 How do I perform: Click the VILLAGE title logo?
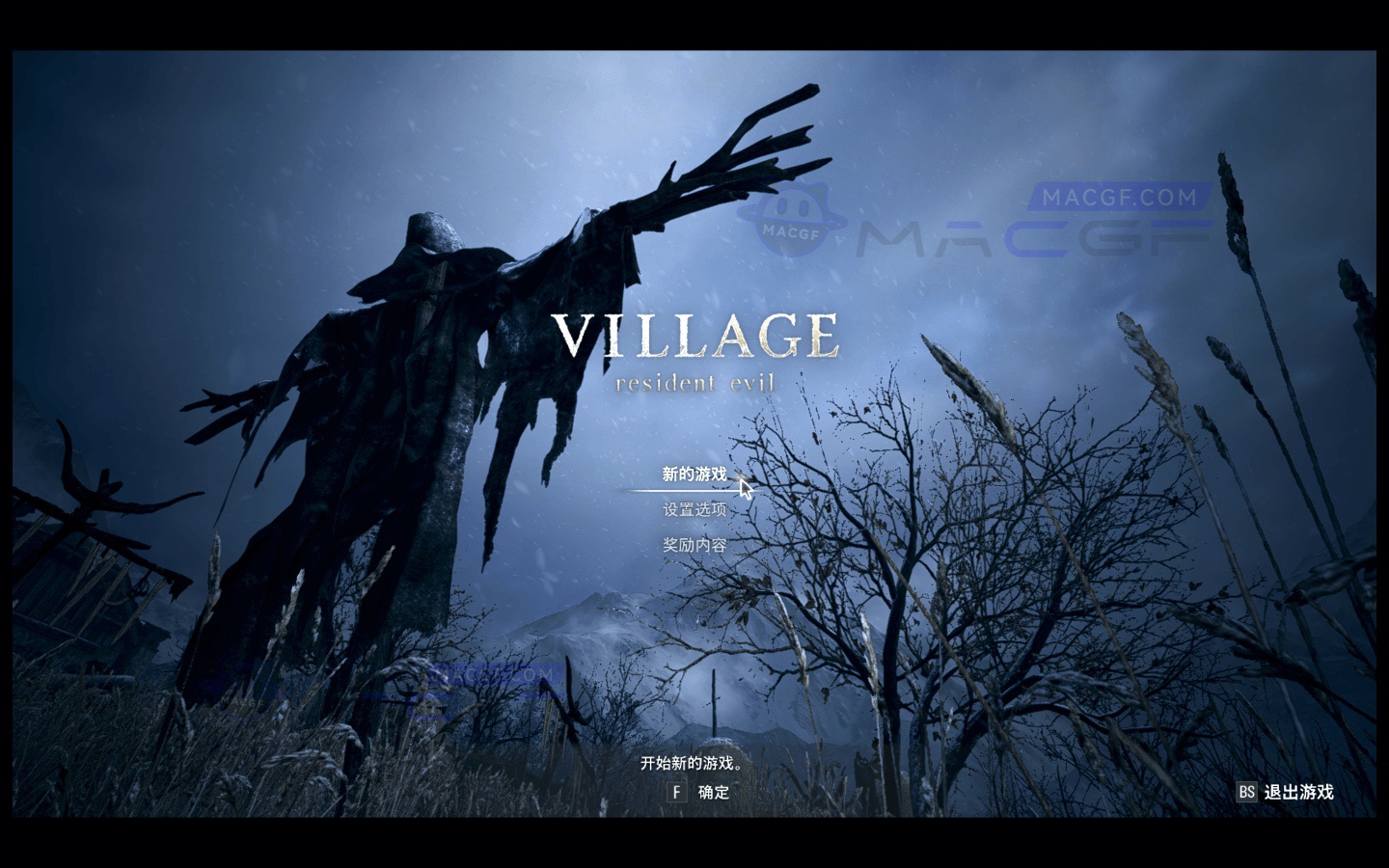click(x=696, y=337)
